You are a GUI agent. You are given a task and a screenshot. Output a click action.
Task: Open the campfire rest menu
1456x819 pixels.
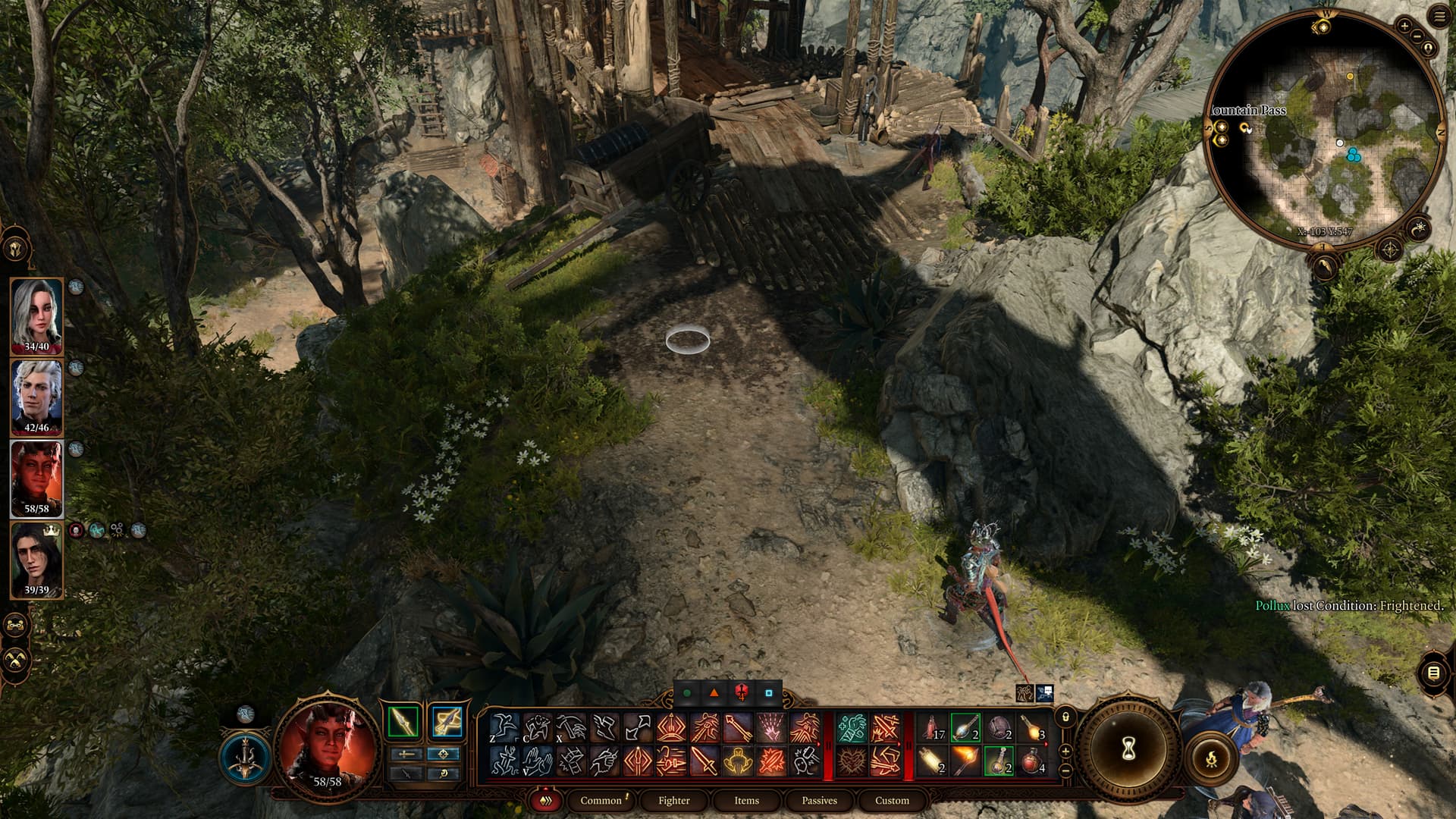[x=1211, y=758]
